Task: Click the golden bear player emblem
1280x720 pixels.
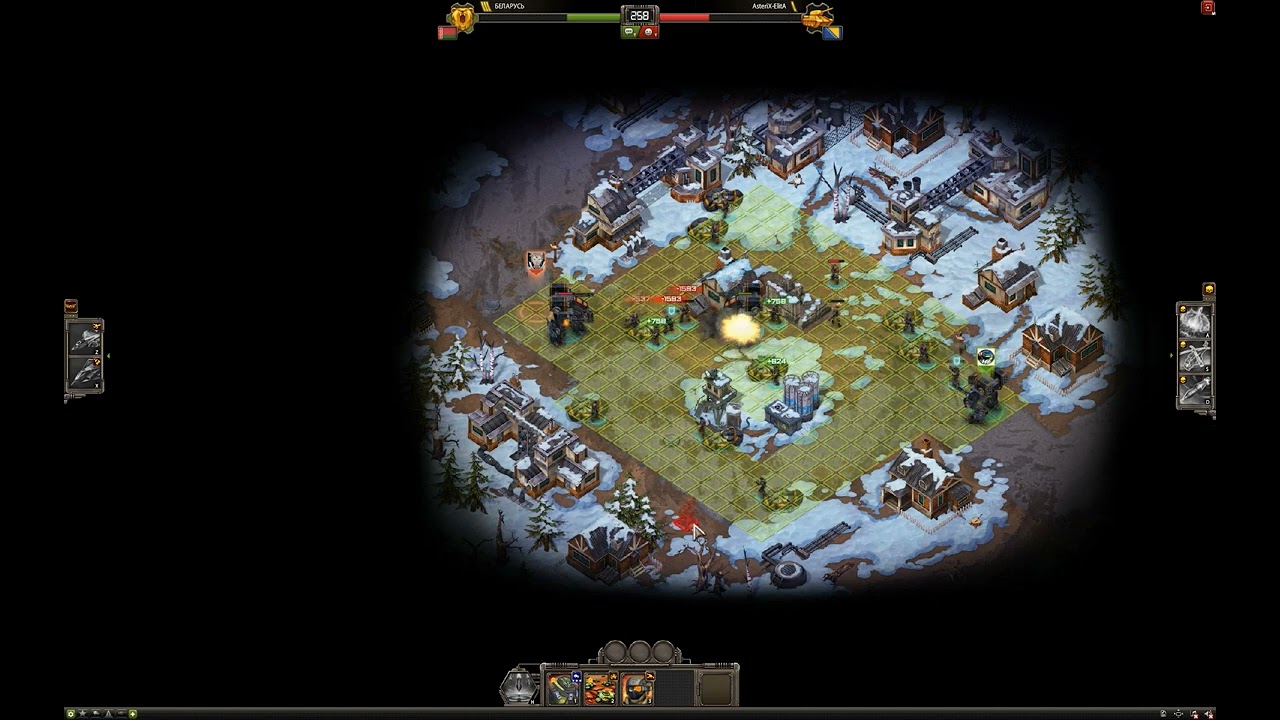Action: pyautogui.click(x=462, y=17)
